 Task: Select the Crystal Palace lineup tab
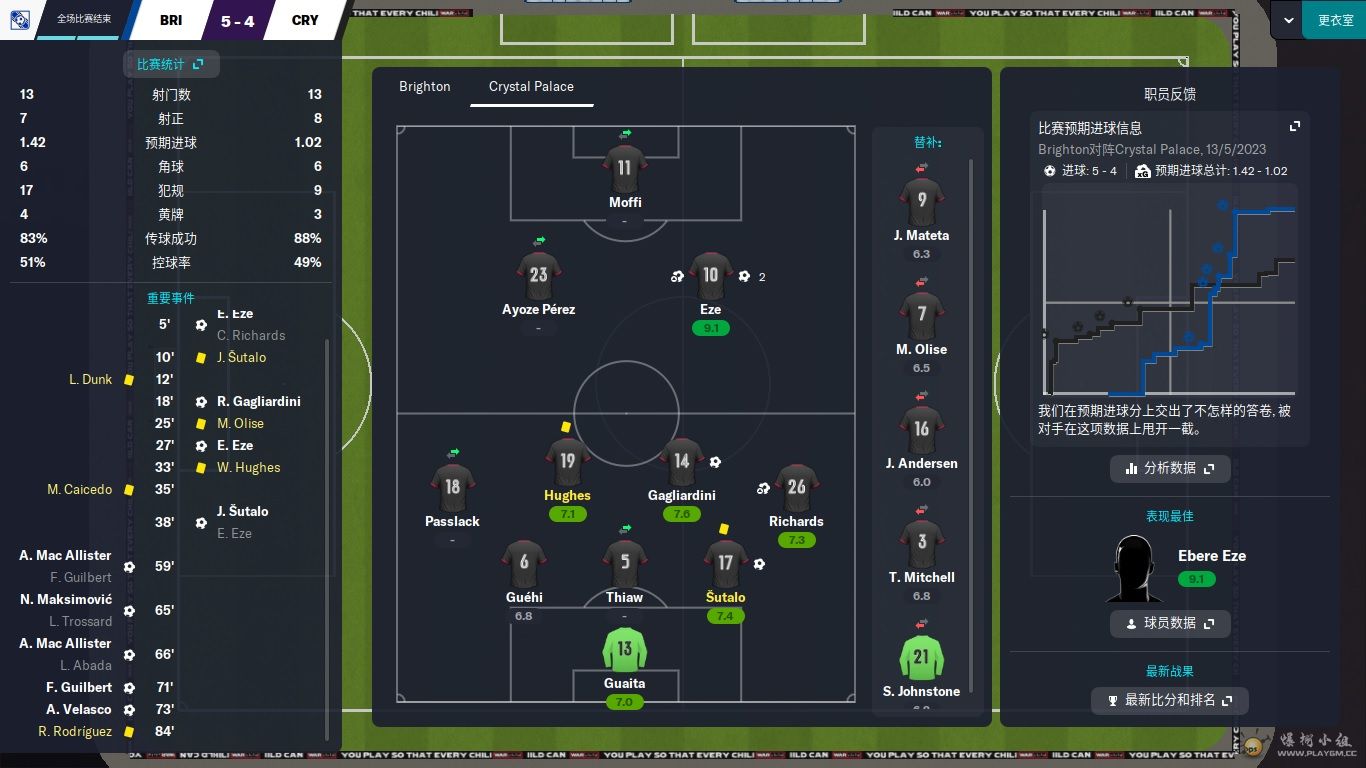[531, 87]
